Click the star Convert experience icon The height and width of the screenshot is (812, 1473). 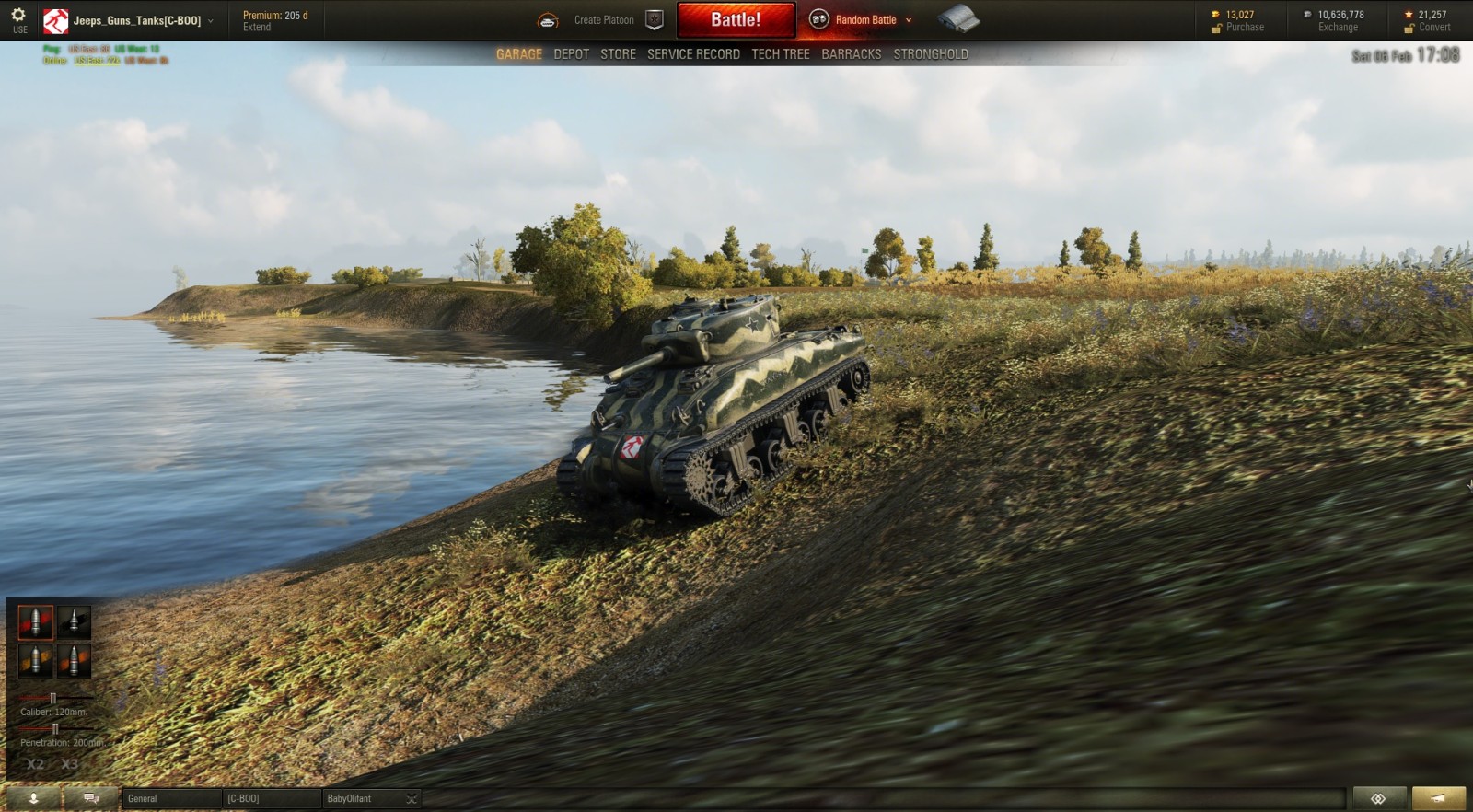pyautogui.click(x=1408, y=13)
